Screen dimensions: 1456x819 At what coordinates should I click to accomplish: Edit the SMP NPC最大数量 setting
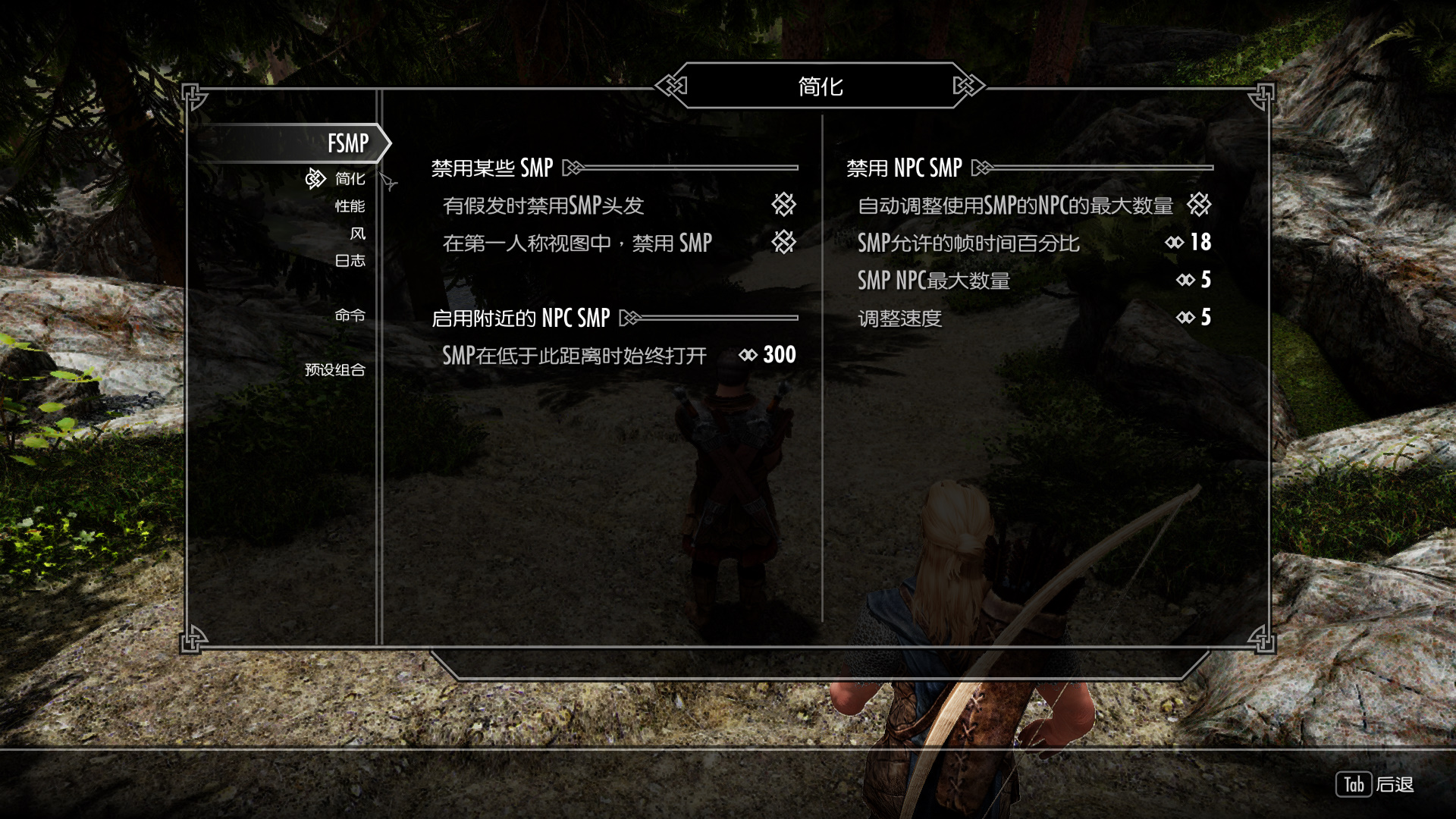tap(1205, 281)
